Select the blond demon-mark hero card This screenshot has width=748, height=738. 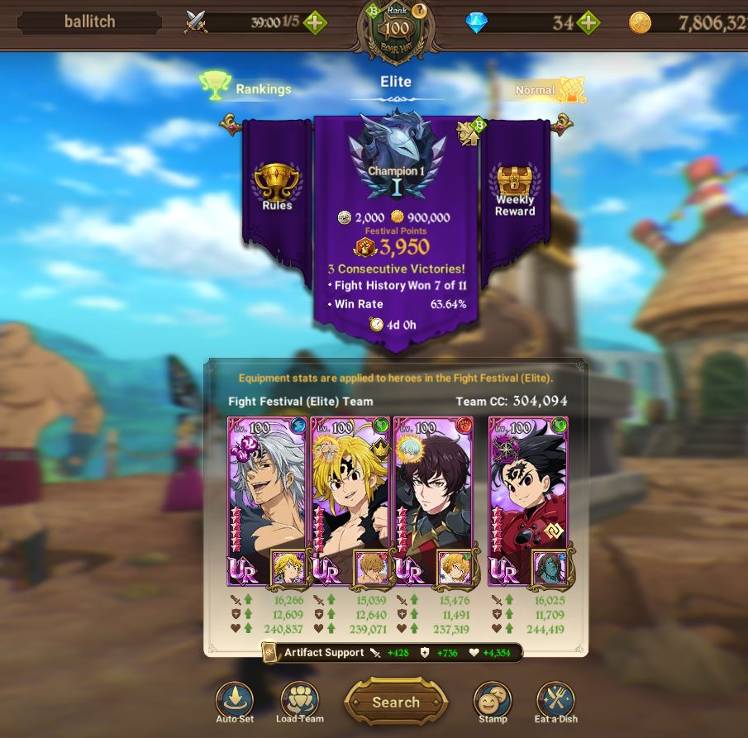pos(350,500)
